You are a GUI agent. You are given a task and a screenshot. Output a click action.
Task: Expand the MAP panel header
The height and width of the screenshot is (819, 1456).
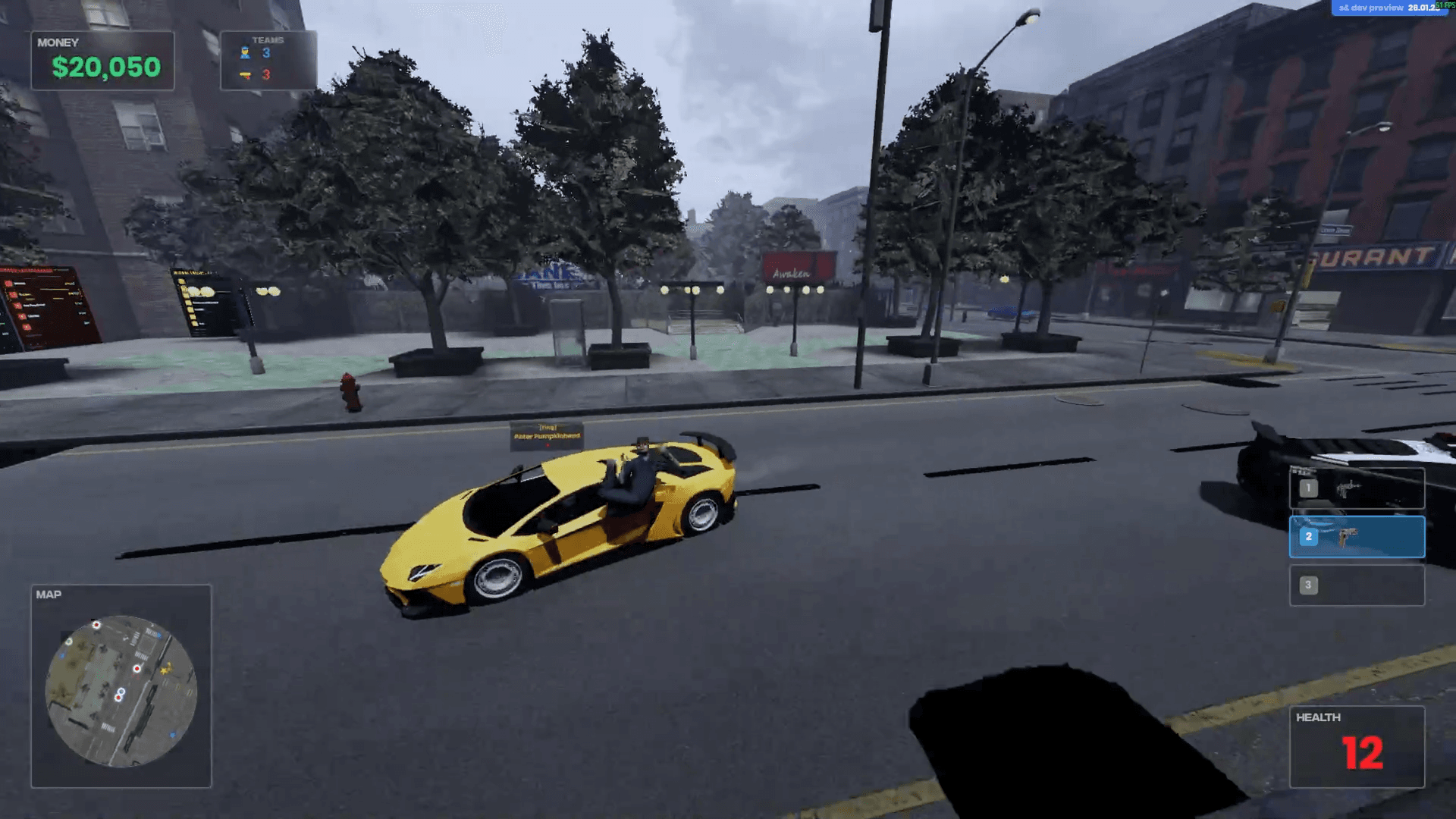coord(48,595)
